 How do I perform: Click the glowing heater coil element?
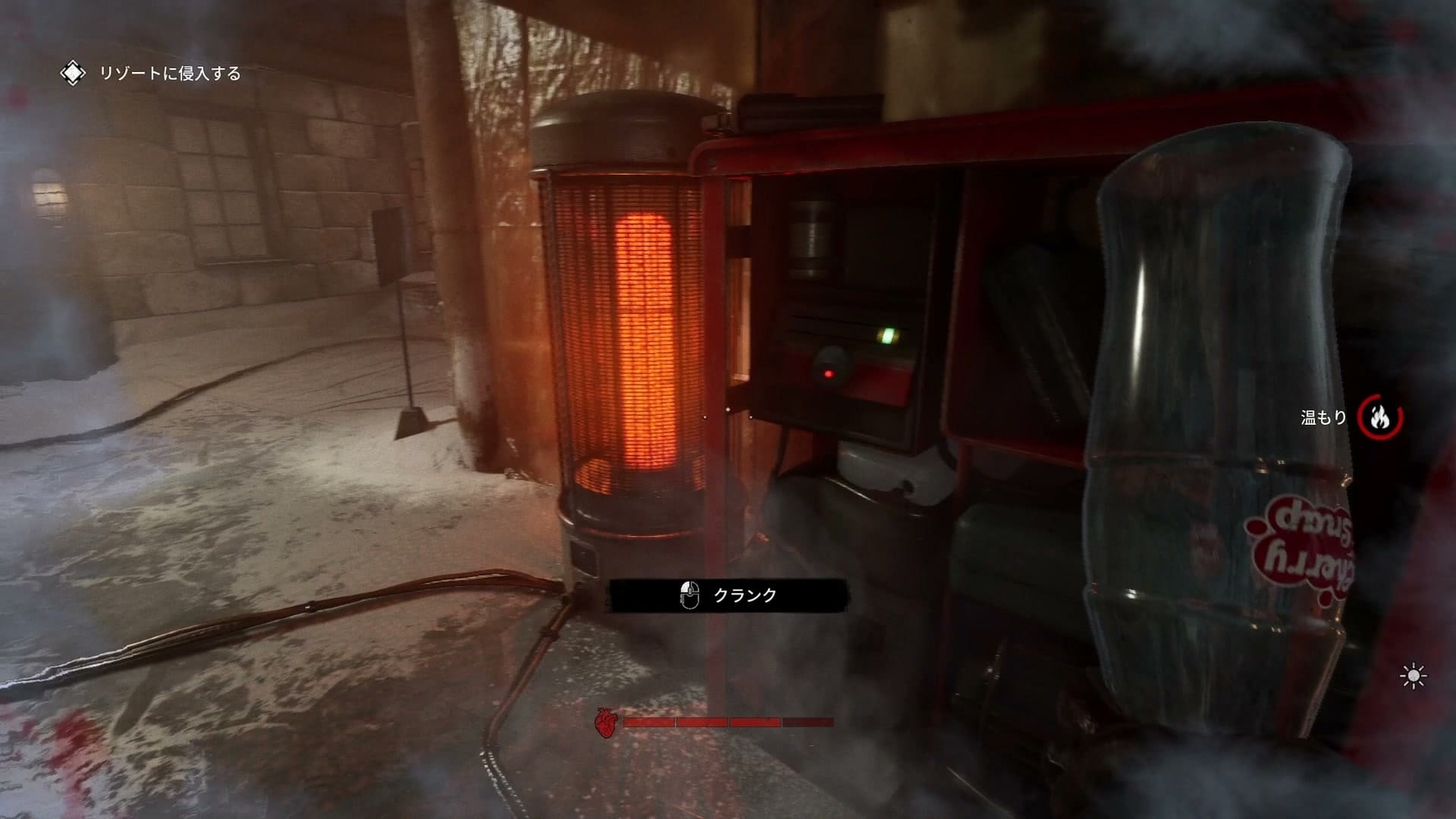click(646, 337)
